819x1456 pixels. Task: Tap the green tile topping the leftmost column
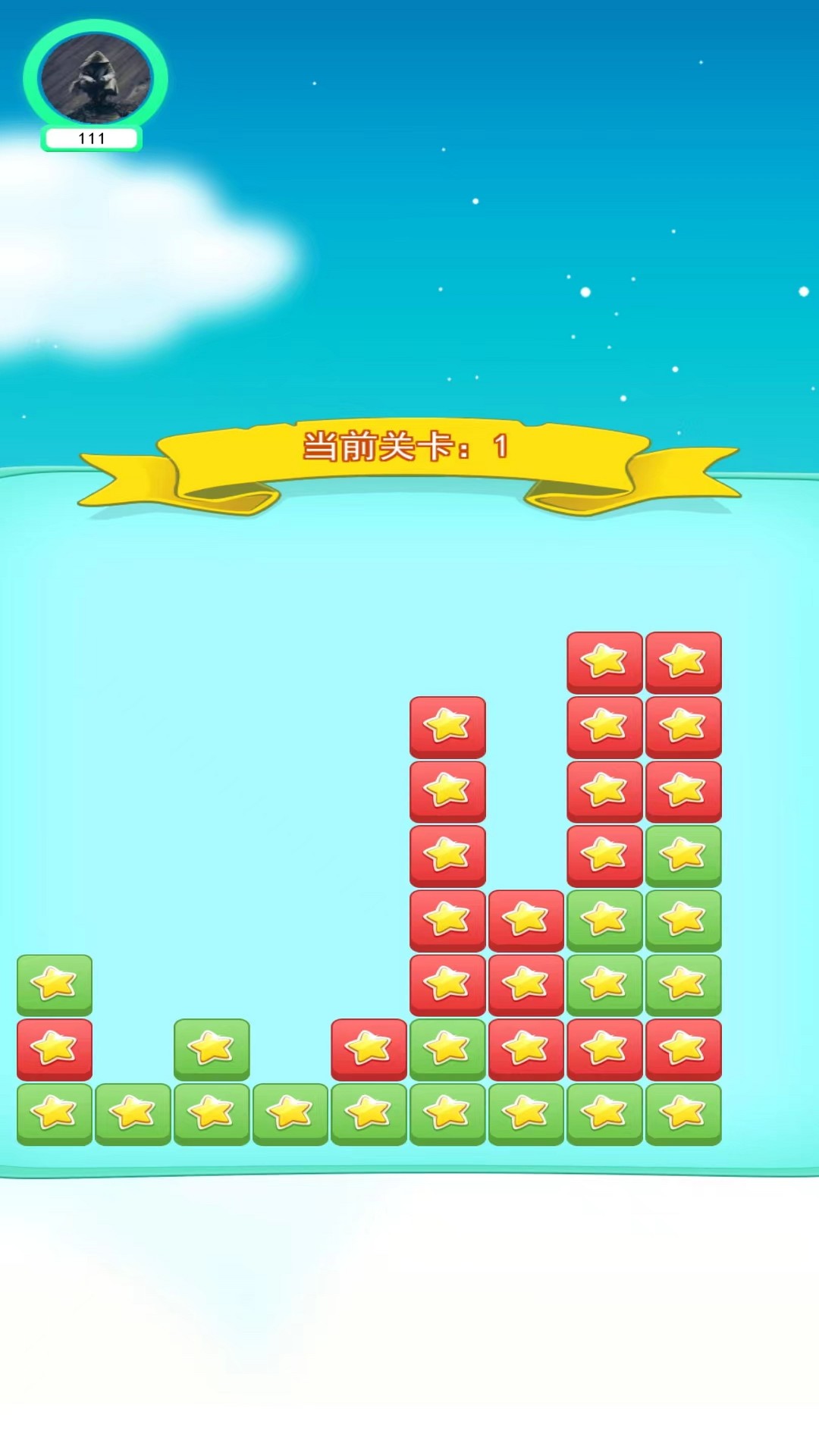click(55, 984)
